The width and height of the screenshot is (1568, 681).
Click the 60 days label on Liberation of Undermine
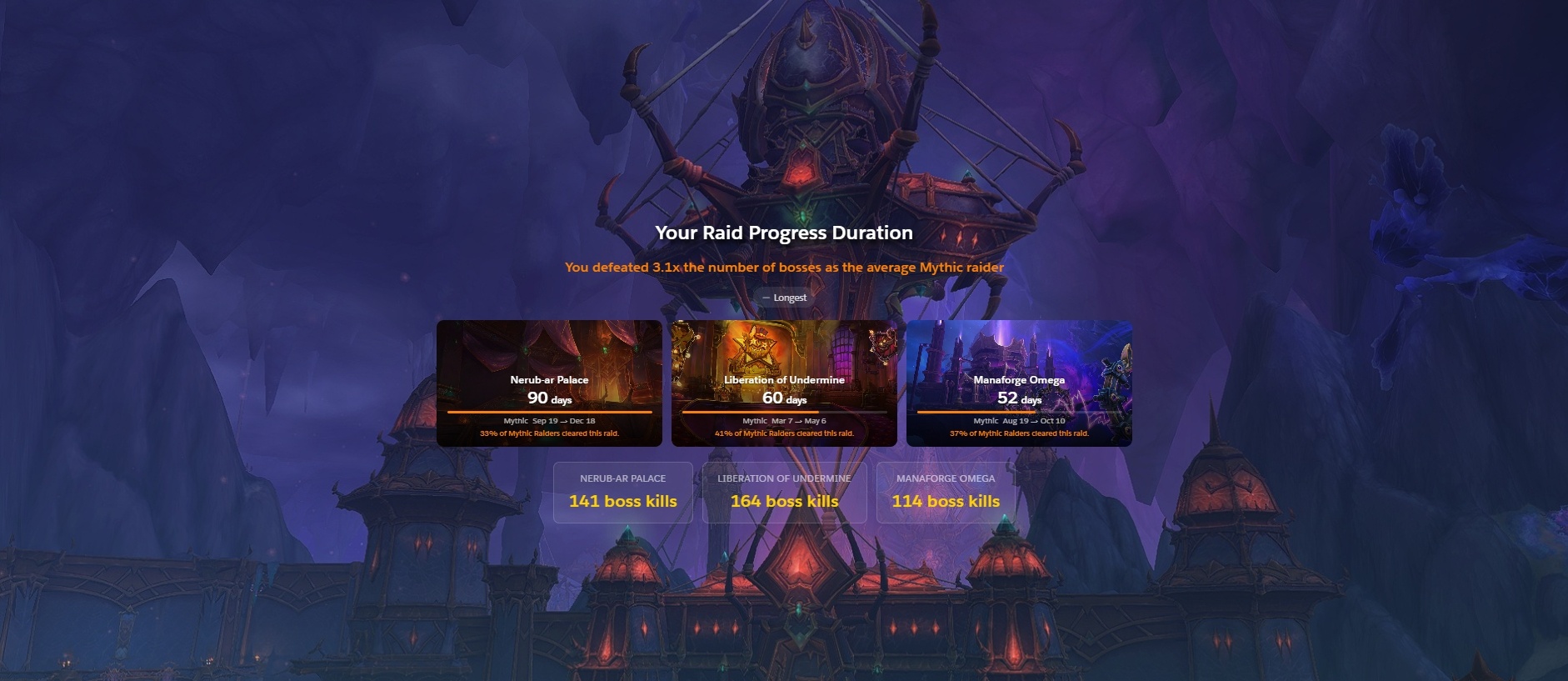pos(784,398)
